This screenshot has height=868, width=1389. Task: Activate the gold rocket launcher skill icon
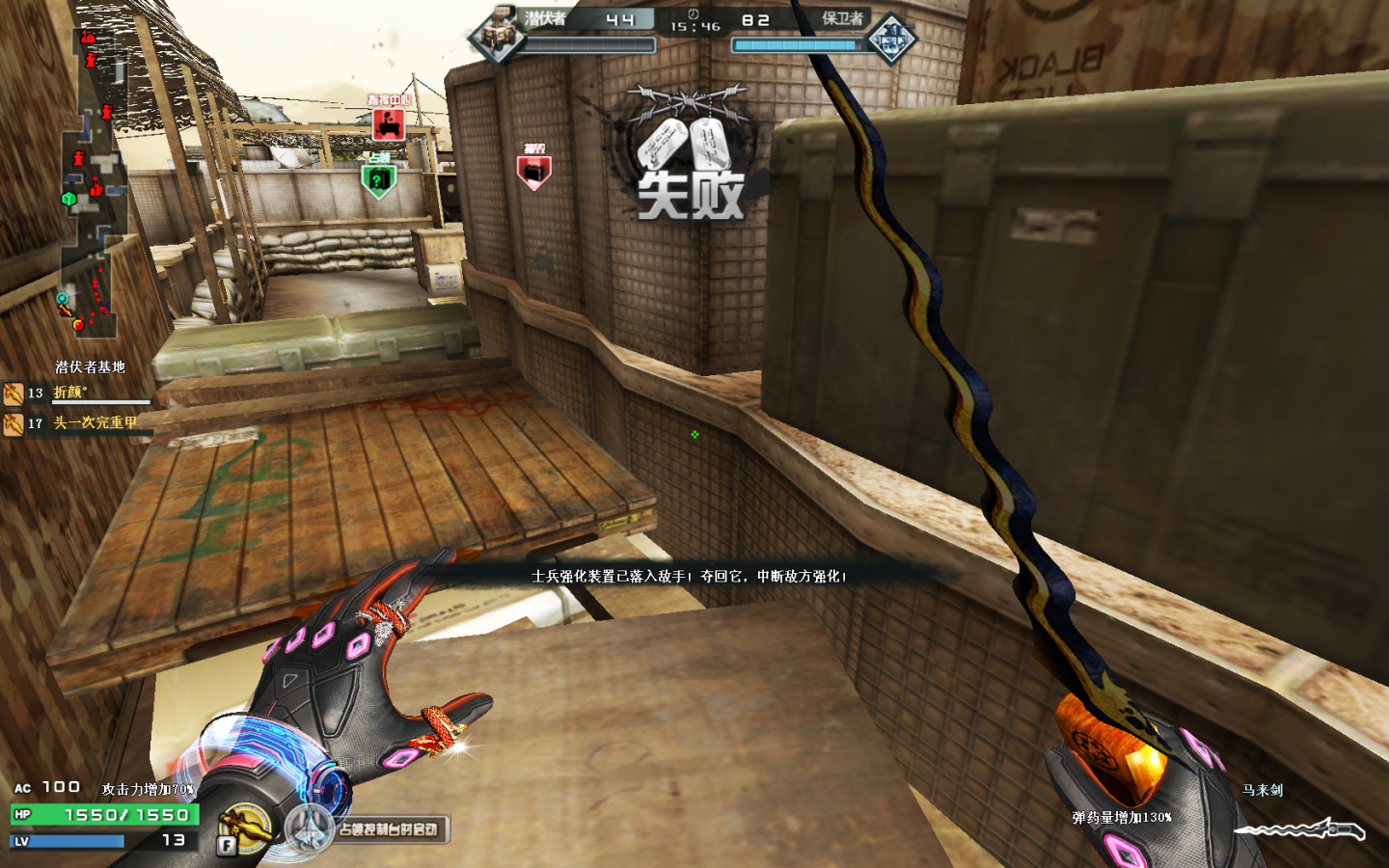coord(244,827)
